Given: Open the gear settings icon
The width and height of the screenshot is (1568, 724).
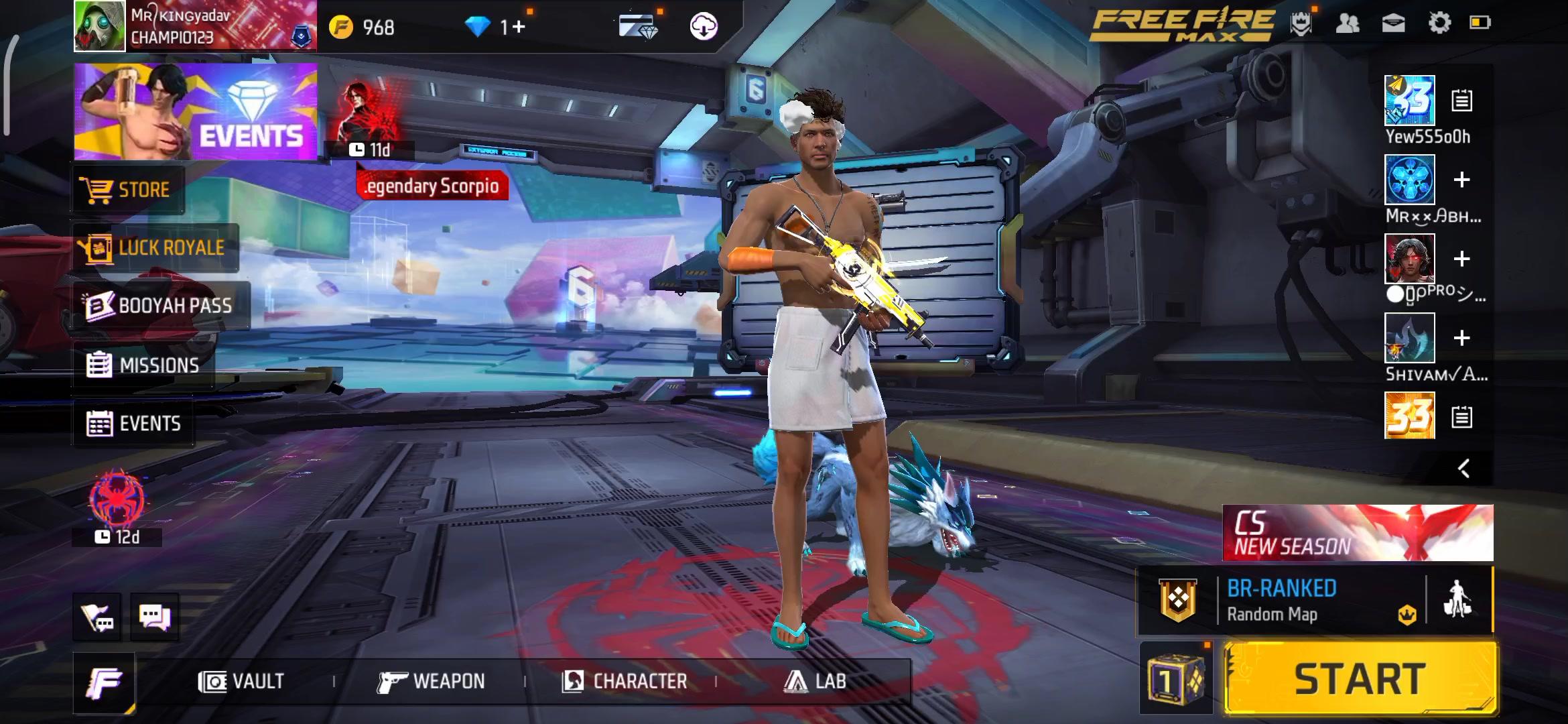Looking at the screenshot, I should point(1439,23).
